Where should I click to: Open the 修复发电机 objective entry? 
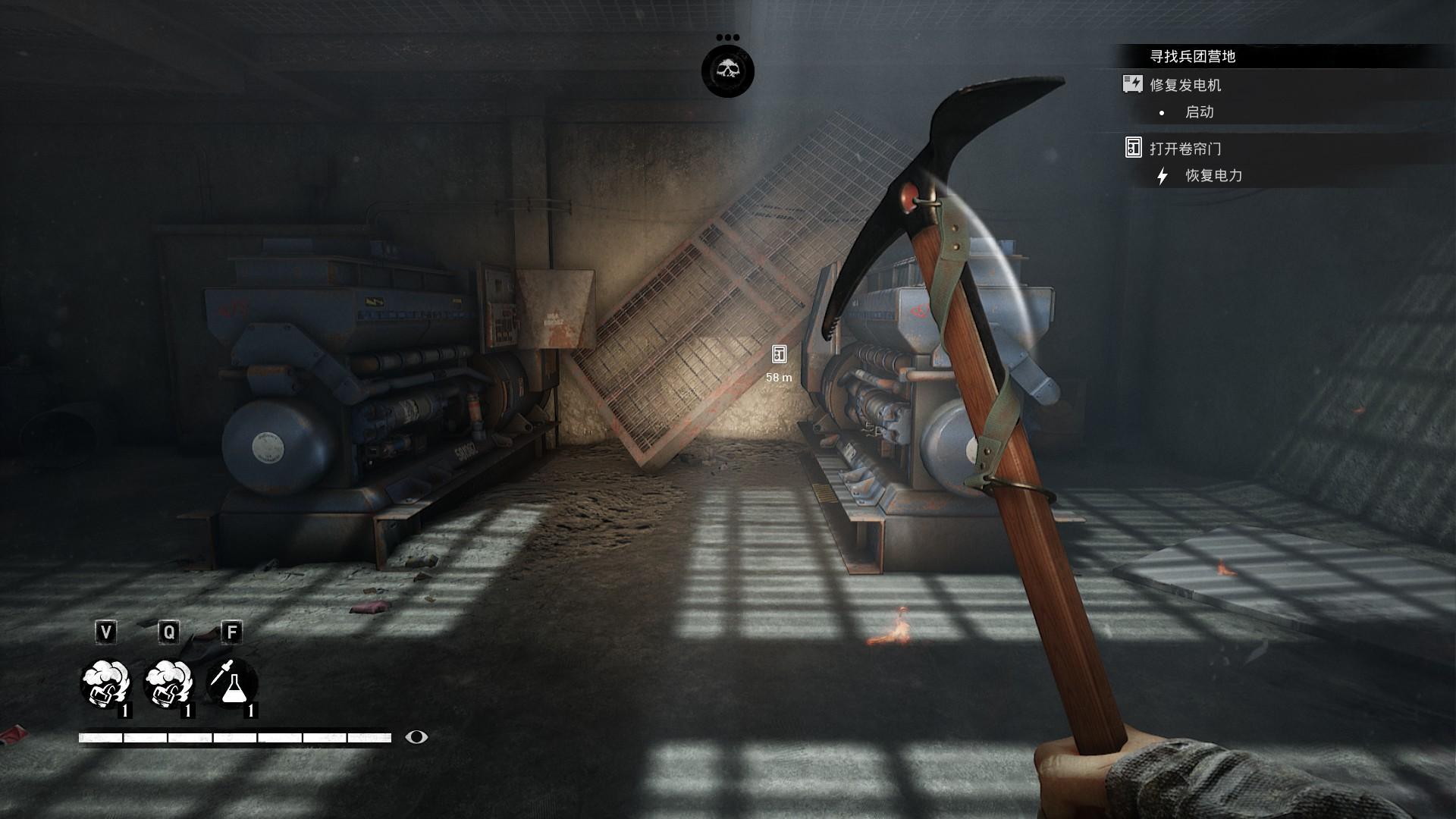pyautogui.click(x=1185, y=85)
